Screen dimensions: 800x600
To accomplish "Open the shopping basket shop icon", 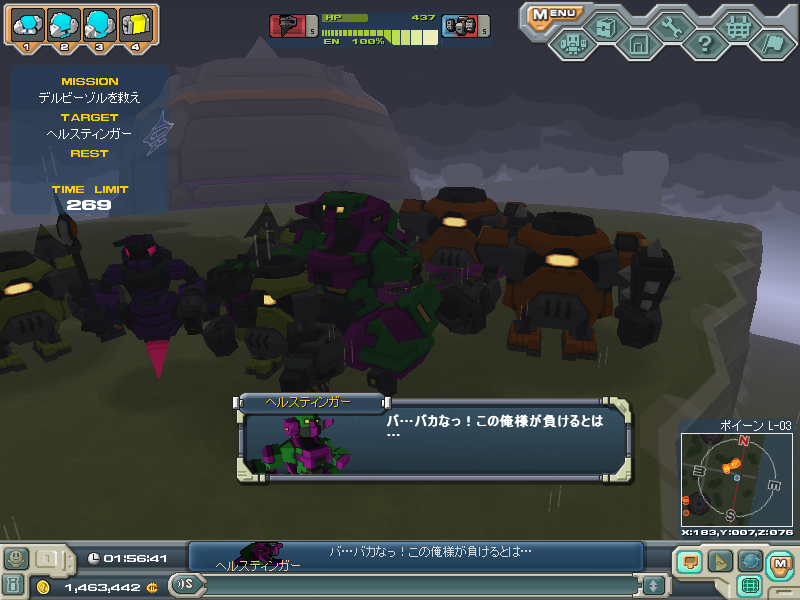I will (x=738, y=27).
